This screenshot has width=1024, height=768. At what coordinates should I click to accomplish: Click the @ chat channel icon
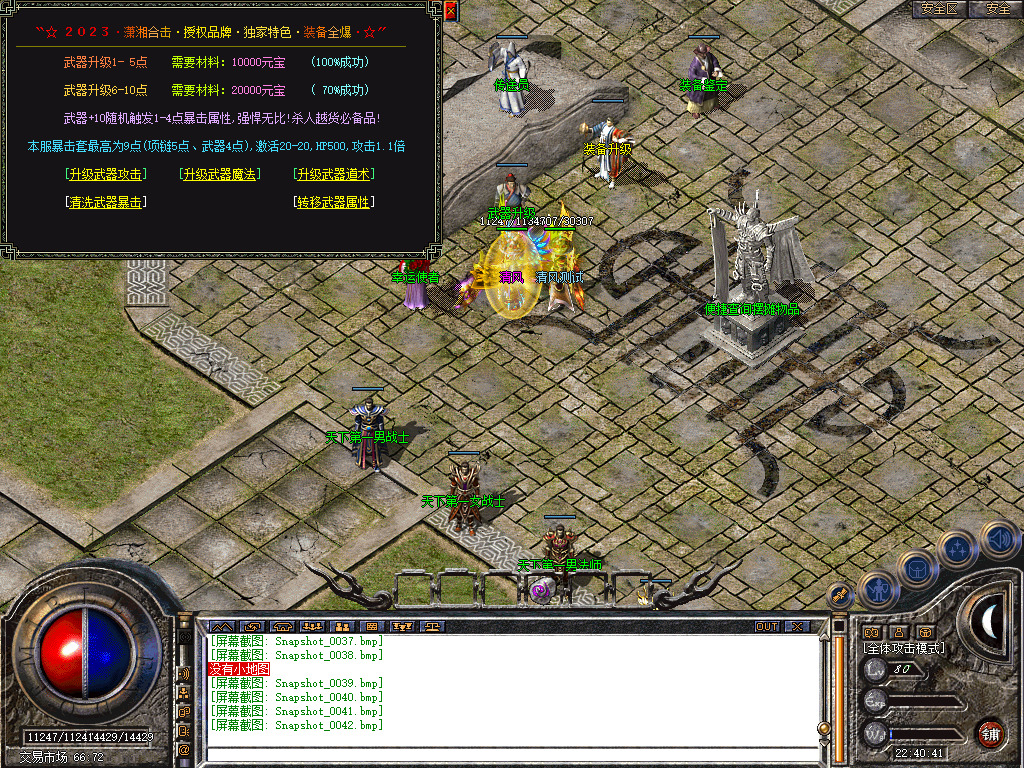pos(184,748)
